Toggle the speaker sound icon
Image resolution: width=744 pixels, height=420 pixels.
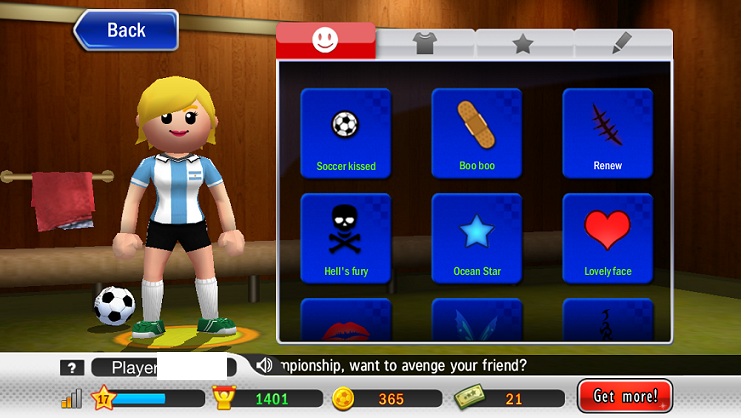tap(264, 366)
